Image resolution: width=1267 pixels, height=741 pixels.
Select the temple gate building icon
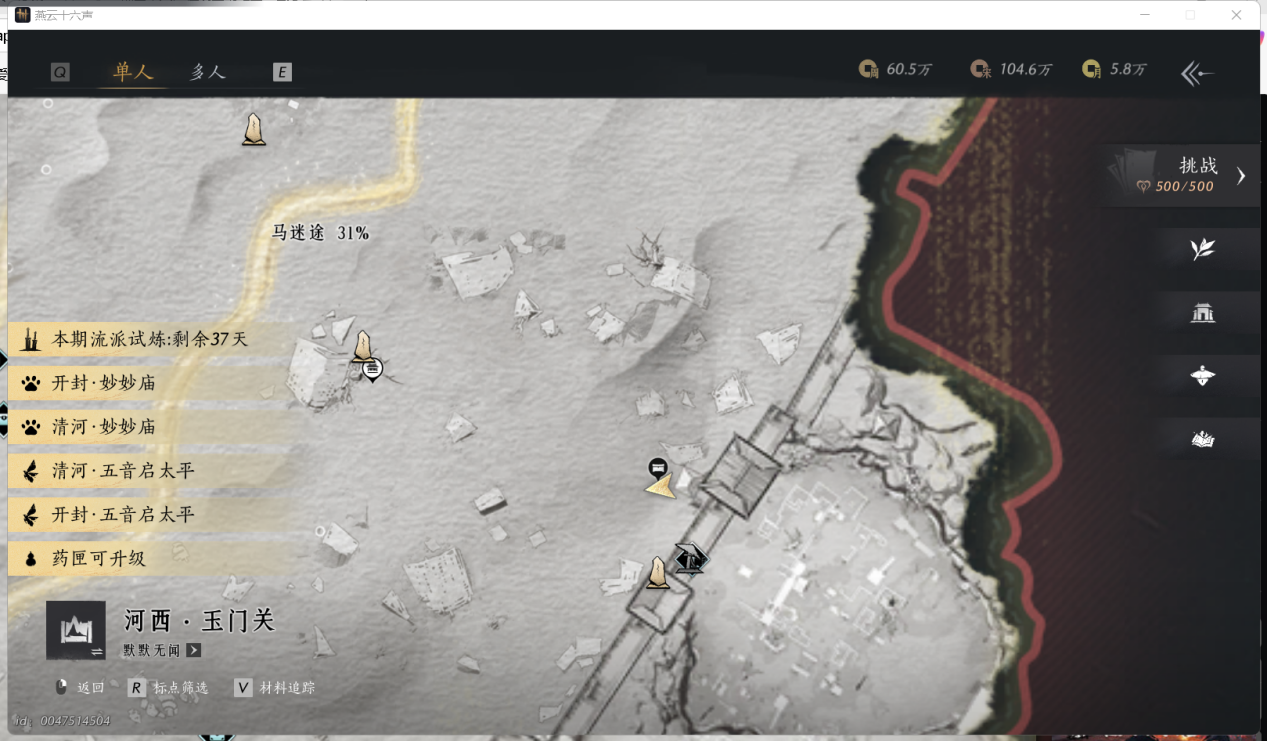[1202, 313]
